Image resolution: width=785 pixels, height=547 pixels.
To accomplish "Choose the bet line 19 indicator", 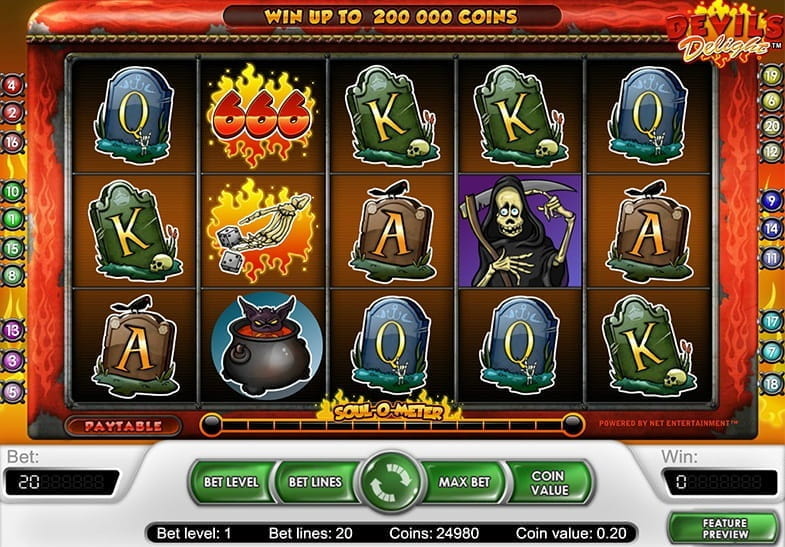I will click(x=771, y=75).
